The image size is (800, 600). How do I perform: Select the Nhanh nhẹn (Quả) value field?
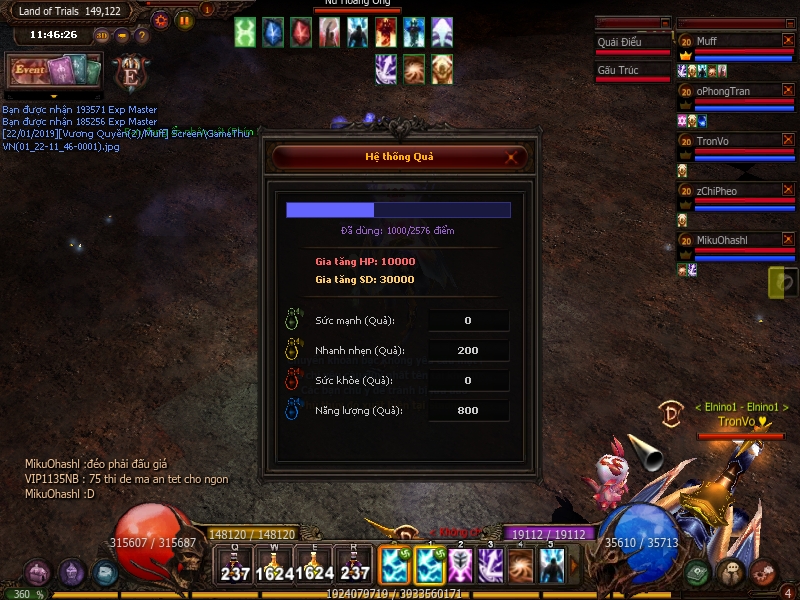(x=468, y=351)
